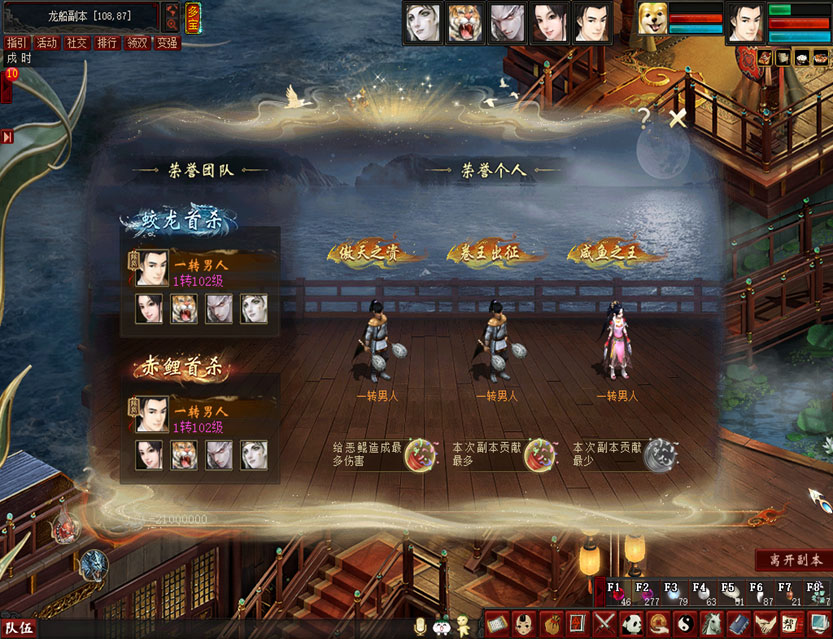Open the 活动 events menu
Screen dimensions: 833x639
[x=46, y=43]
